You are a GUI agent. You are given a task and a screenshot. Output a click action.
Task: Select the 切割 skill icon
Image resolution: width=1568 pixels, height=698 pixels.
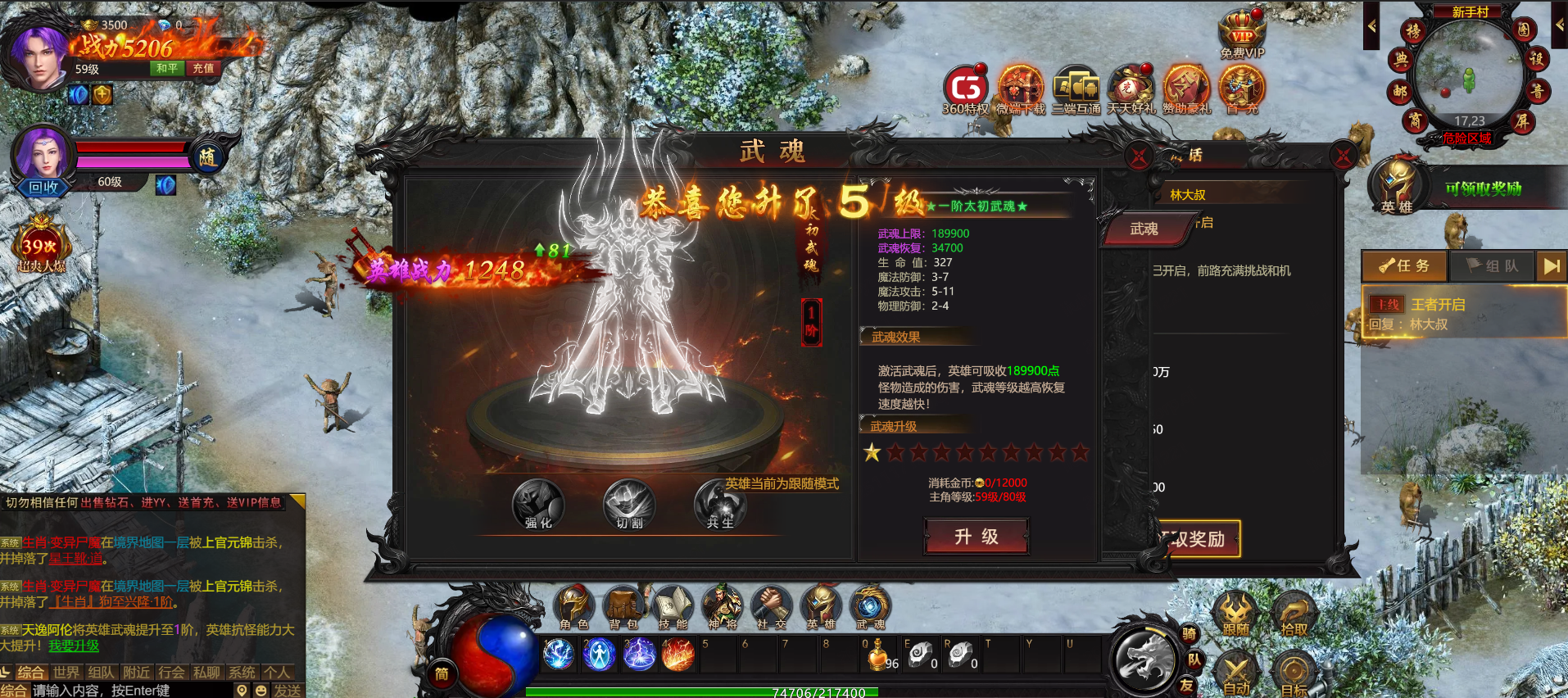pos(629,505)
